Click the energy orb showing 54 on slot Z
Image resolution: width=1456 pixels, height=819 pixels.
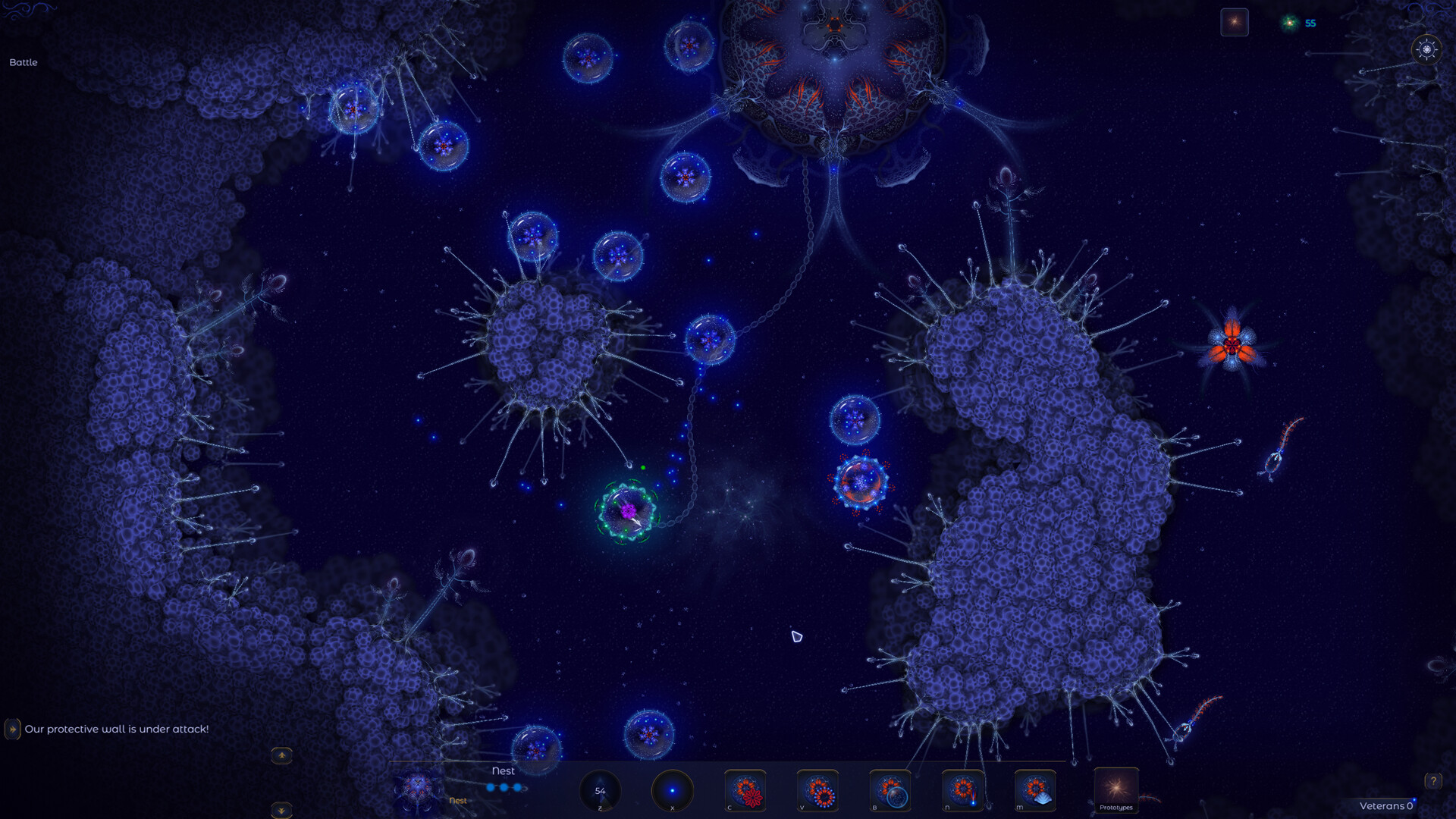pyautogui.click(x=601, y=790)
